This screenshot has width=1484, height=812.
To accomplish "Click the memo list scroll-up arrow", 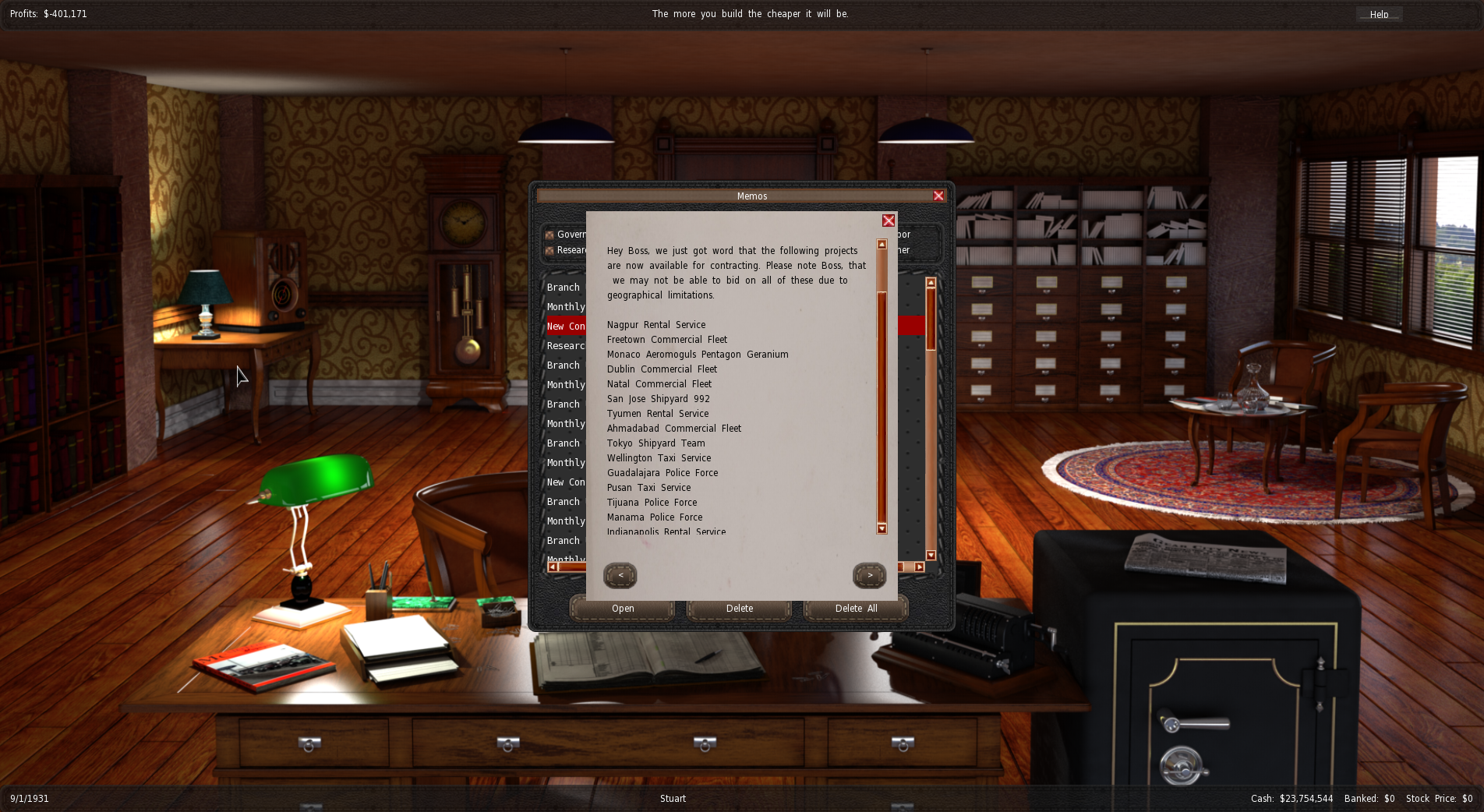I will pos(931,282).
